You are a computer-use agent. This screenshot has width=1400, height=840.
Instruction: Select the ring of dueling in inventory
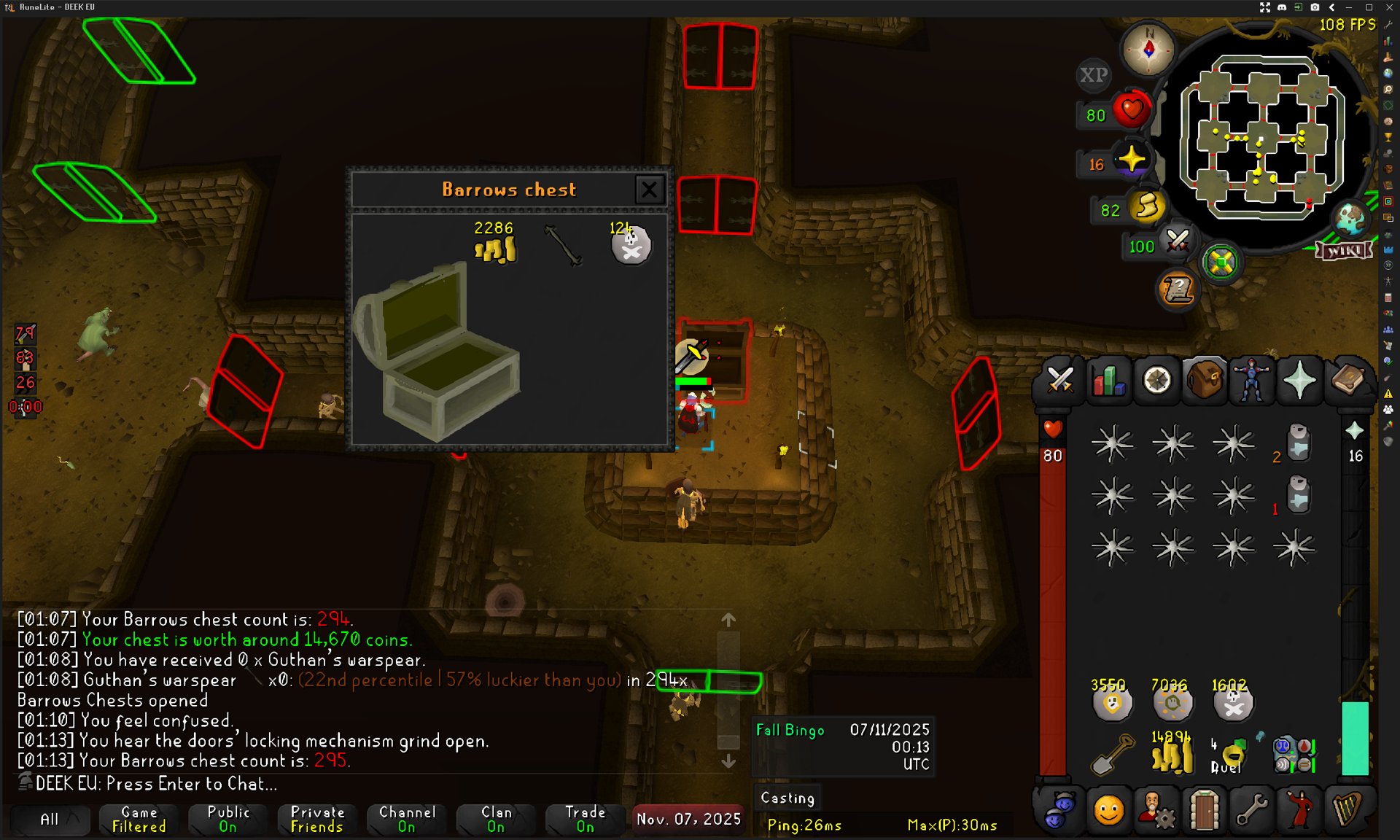(x=1232, y=755)
